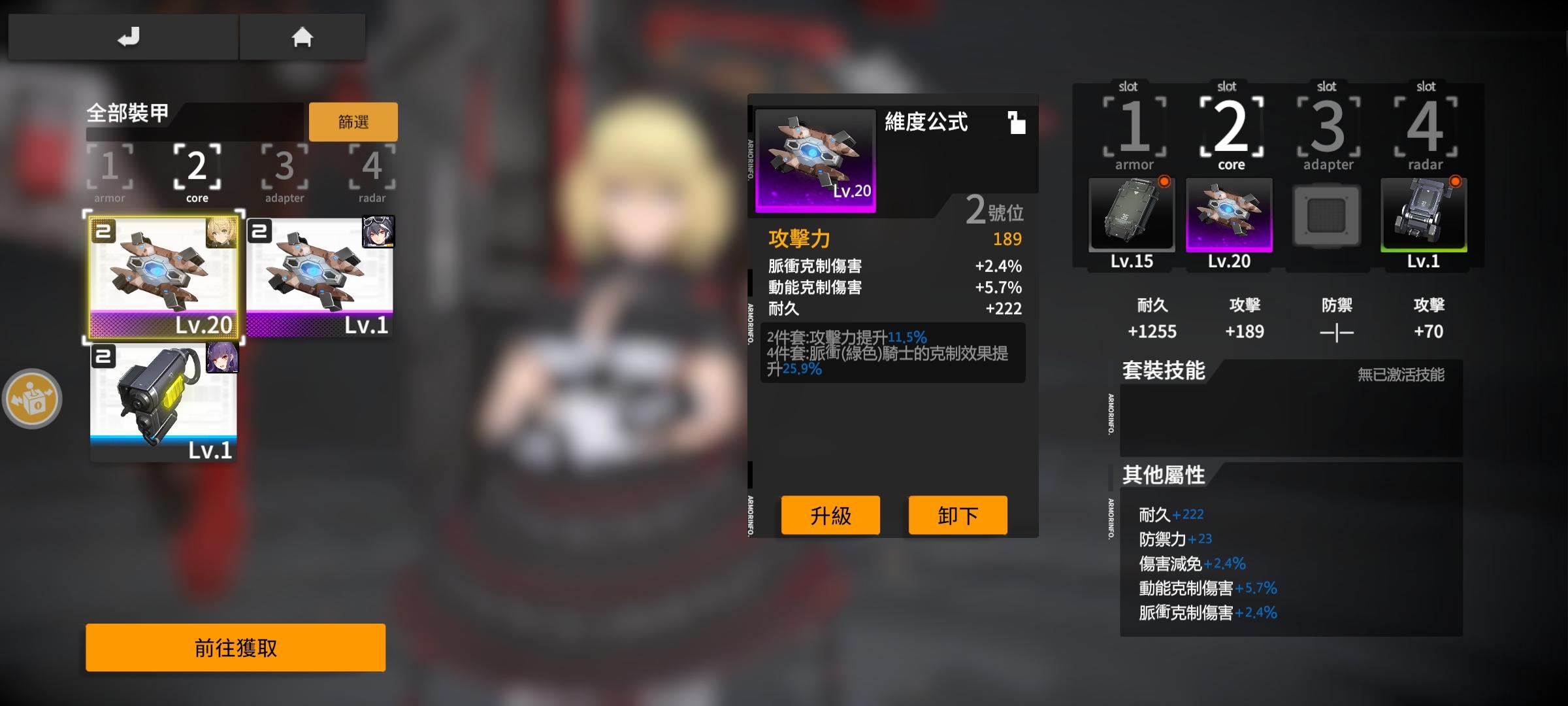The width and height of the screenshot is (1568, 706).
Task: Click the back arrow icon
Action: [128, 37]
